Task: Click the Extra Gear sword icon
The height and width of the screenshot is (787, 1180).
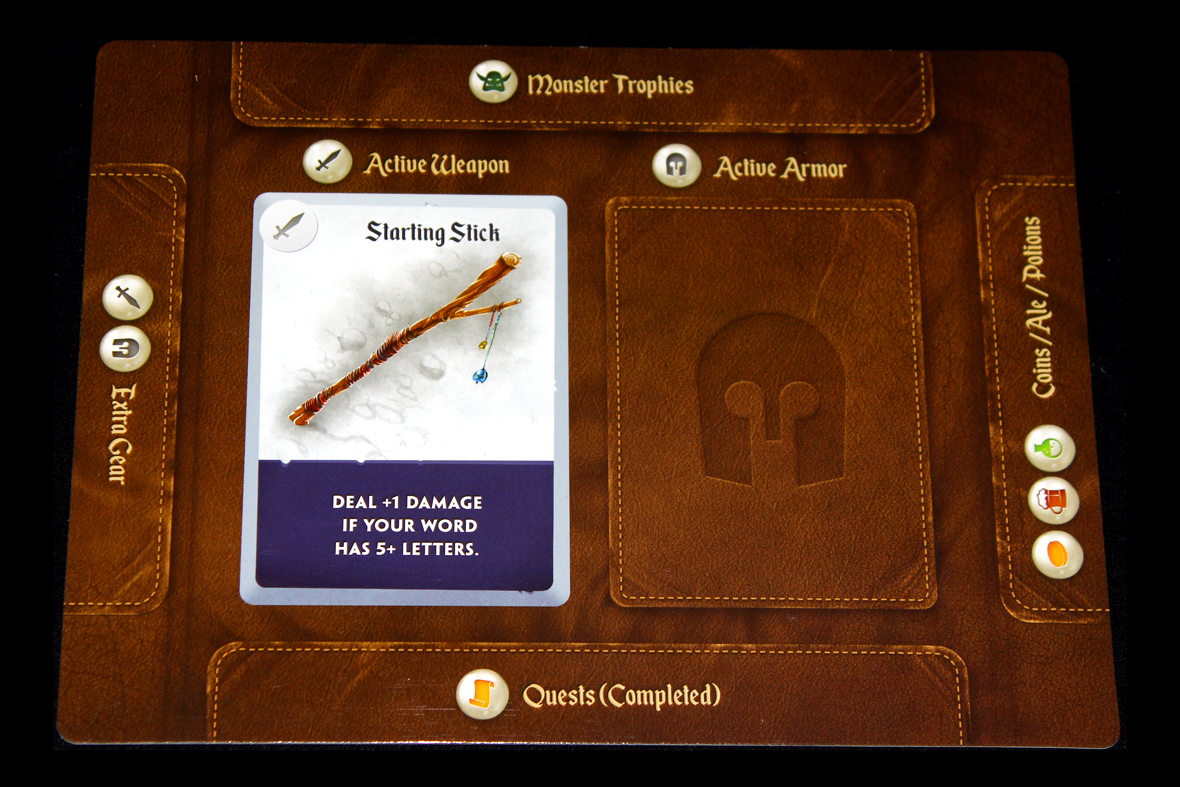Action: [128, 297]
